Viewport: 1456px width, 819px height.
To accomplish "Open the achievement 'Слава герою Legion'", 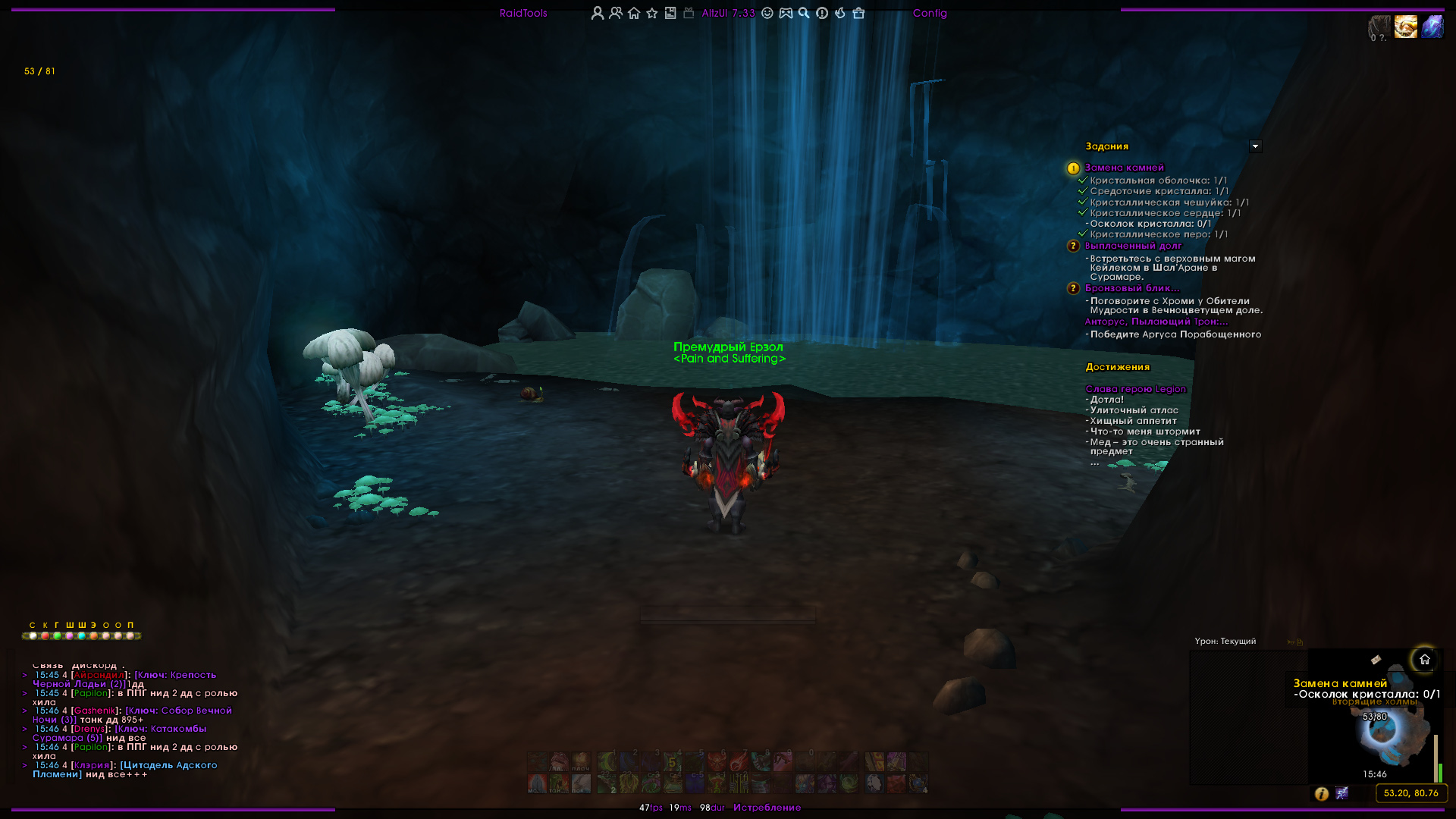I will click(x=1135, y=389).
